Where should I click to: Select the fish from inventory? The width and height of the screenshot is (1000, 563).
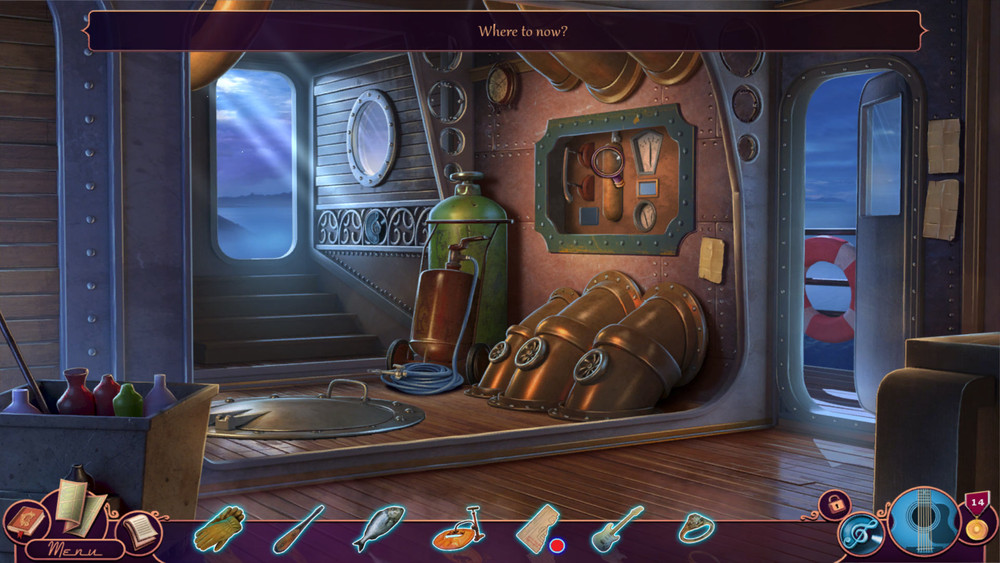click(x=377, y=527)
